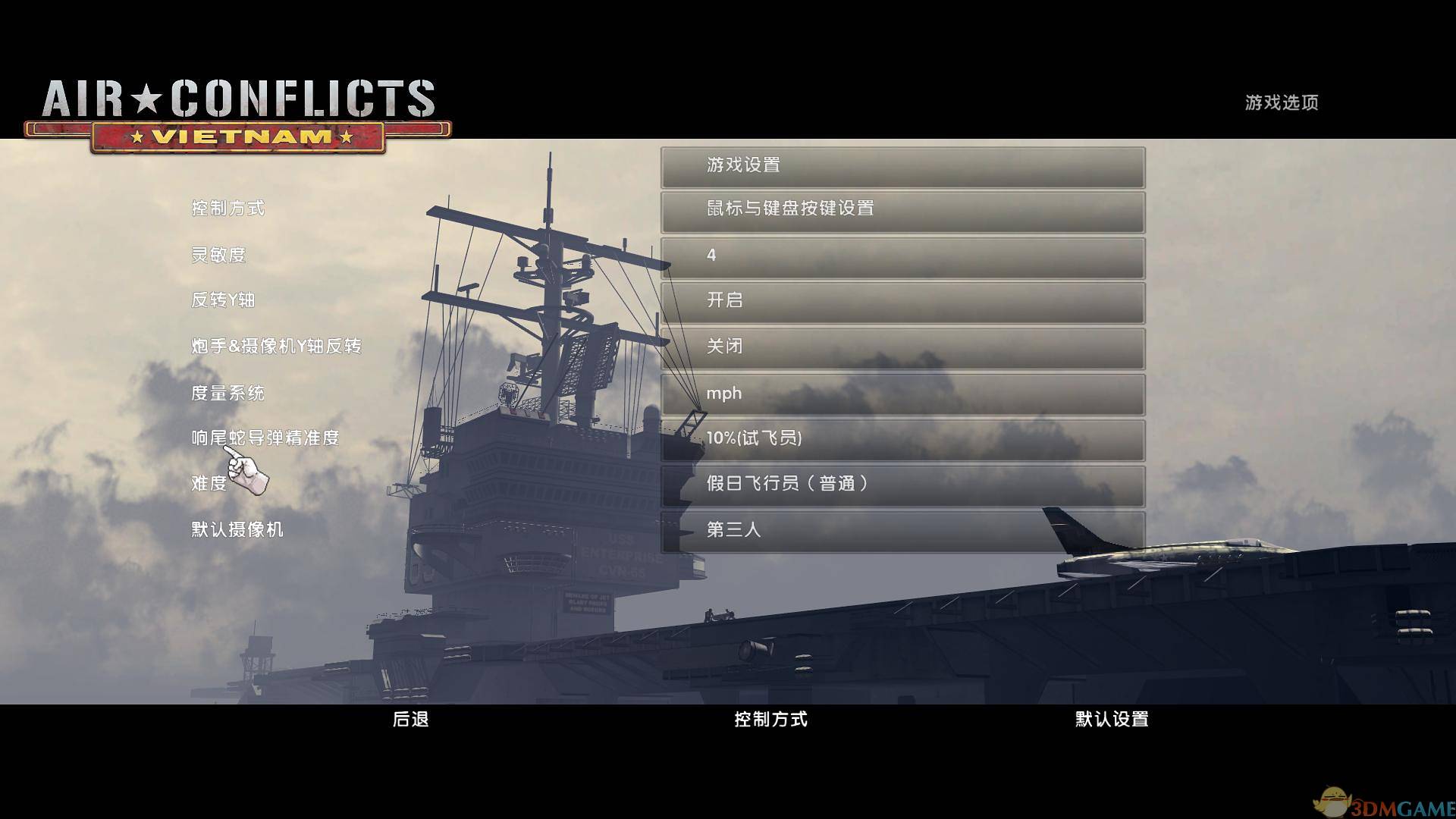Image resolution: width=1456 pixels, height=819 pixels.
Task: 选择灵敏度数值 4 设置条
Action: (x=902, y=256)
